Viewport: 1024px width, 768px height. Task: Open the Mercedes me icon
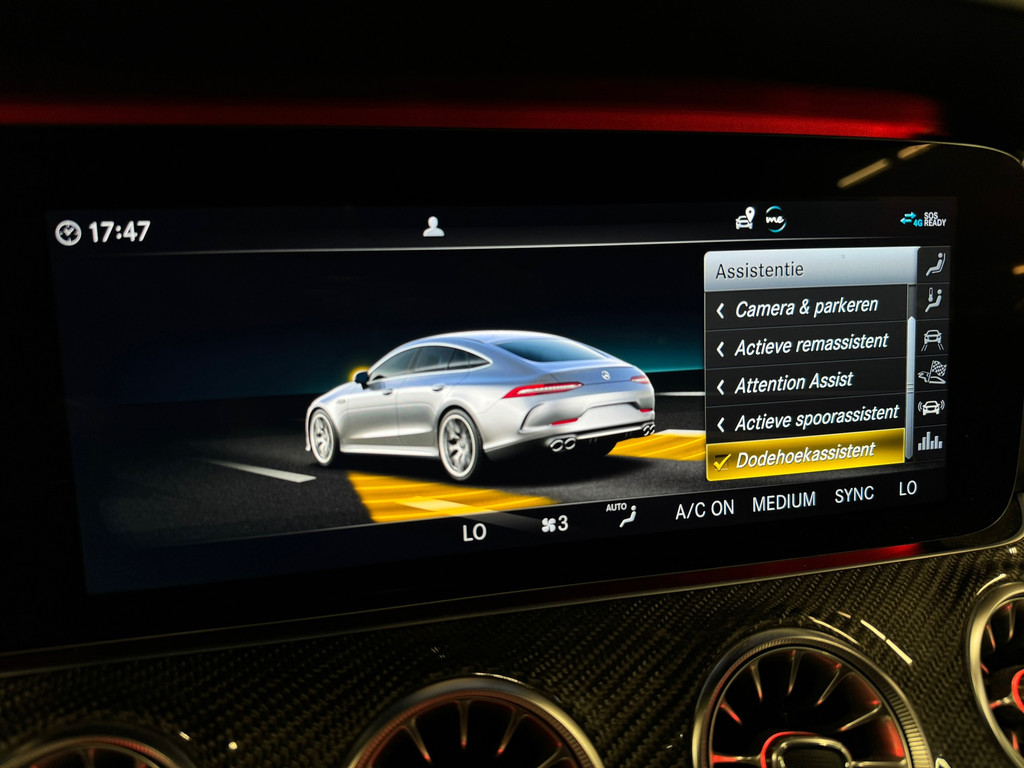pyautogui.click(x=775, y=219)
